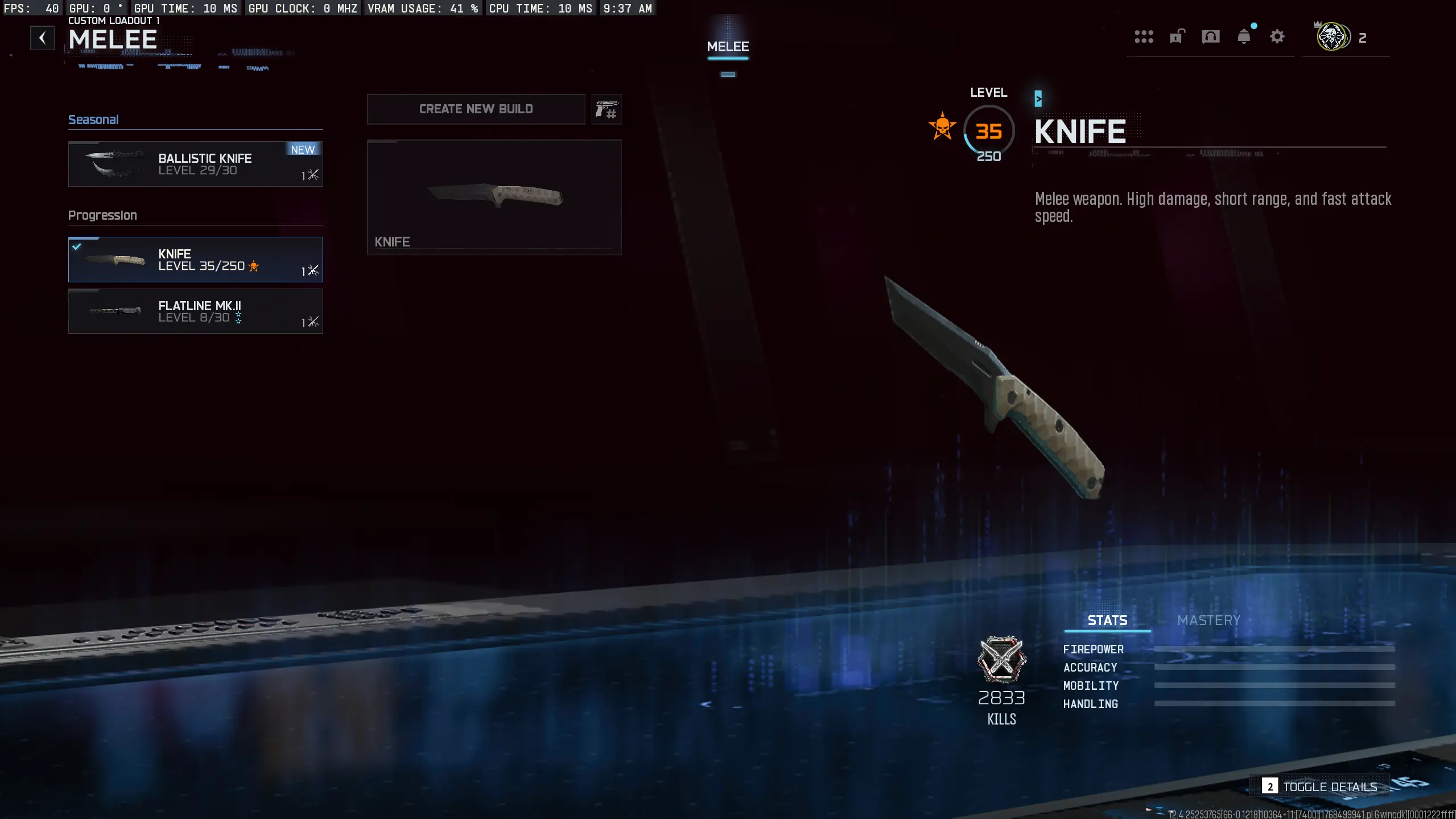1456x819 pixels.
Task: Click the padlock unlocks icon
Action: pos(1176,36)
